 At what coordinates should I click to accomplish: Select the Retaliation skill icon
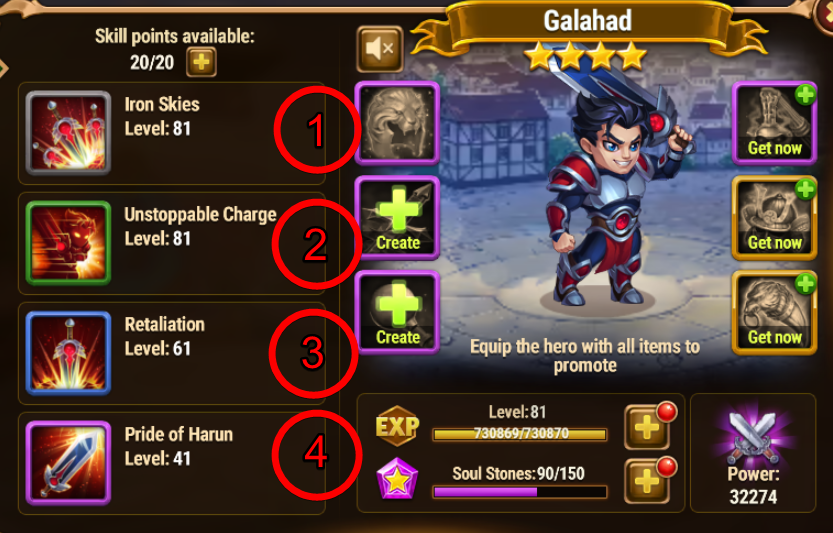tap(68, 353)
